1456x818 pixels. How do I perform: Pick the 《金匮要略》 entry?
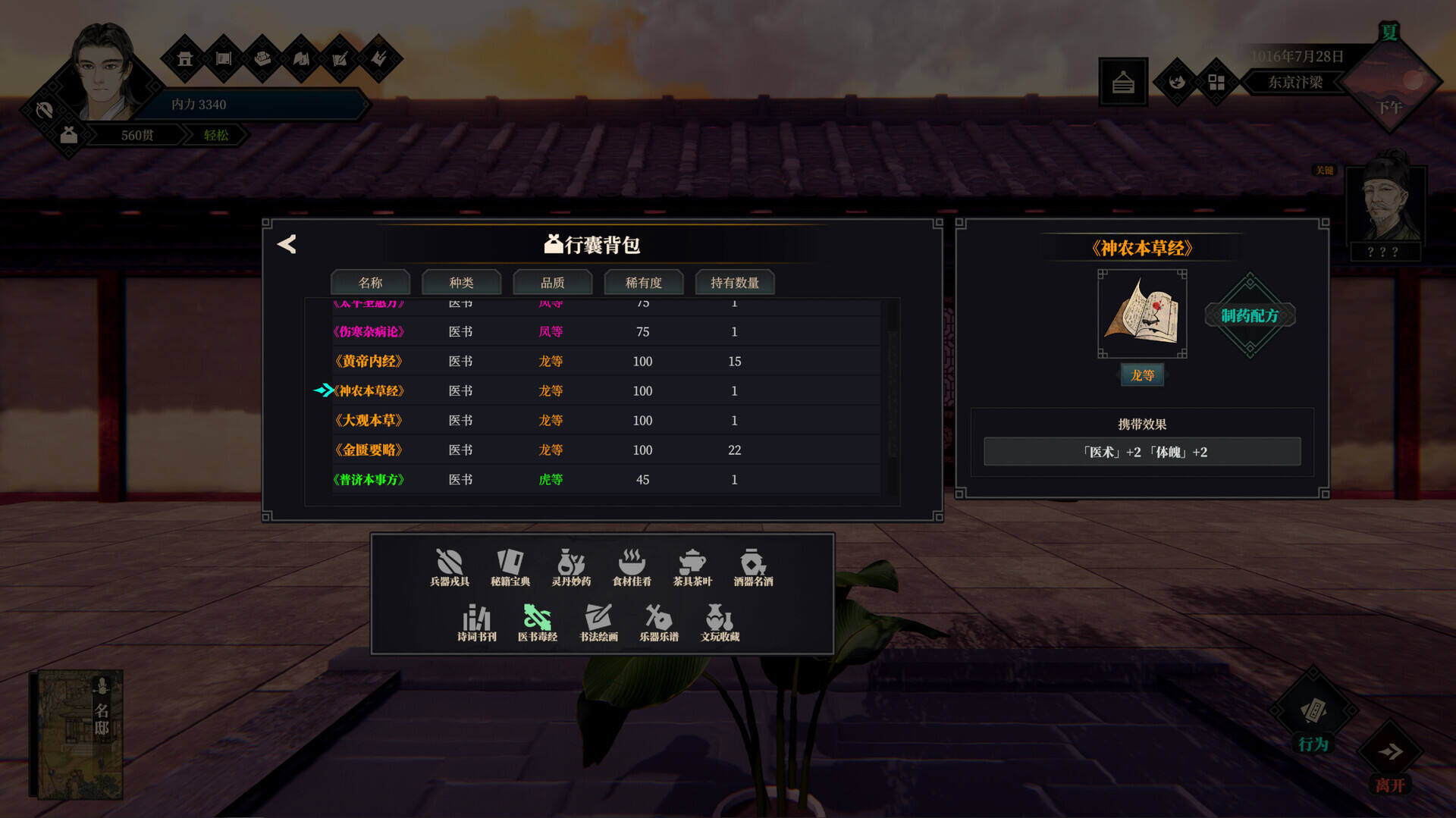click(369, 450)
